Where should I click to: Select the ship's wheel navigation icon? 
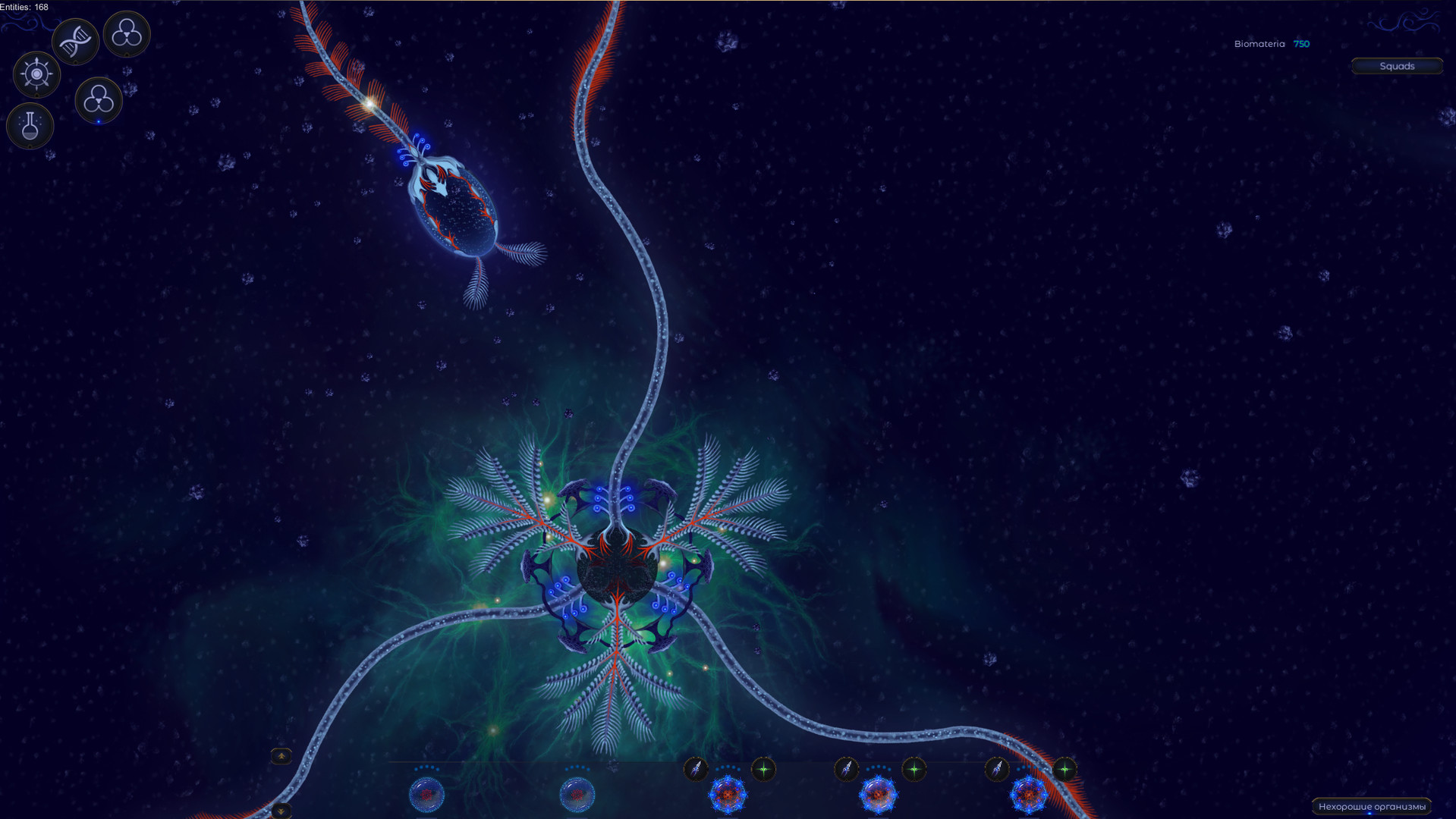pos(36,75)
